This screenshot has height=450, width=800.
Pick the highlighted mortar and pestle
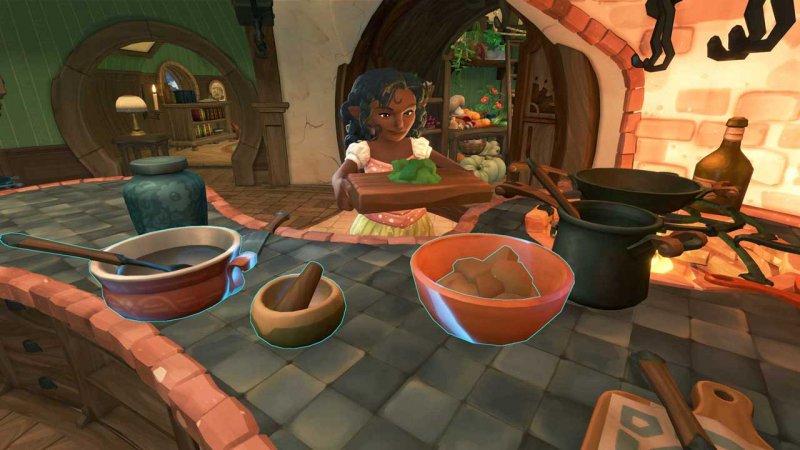297,310
